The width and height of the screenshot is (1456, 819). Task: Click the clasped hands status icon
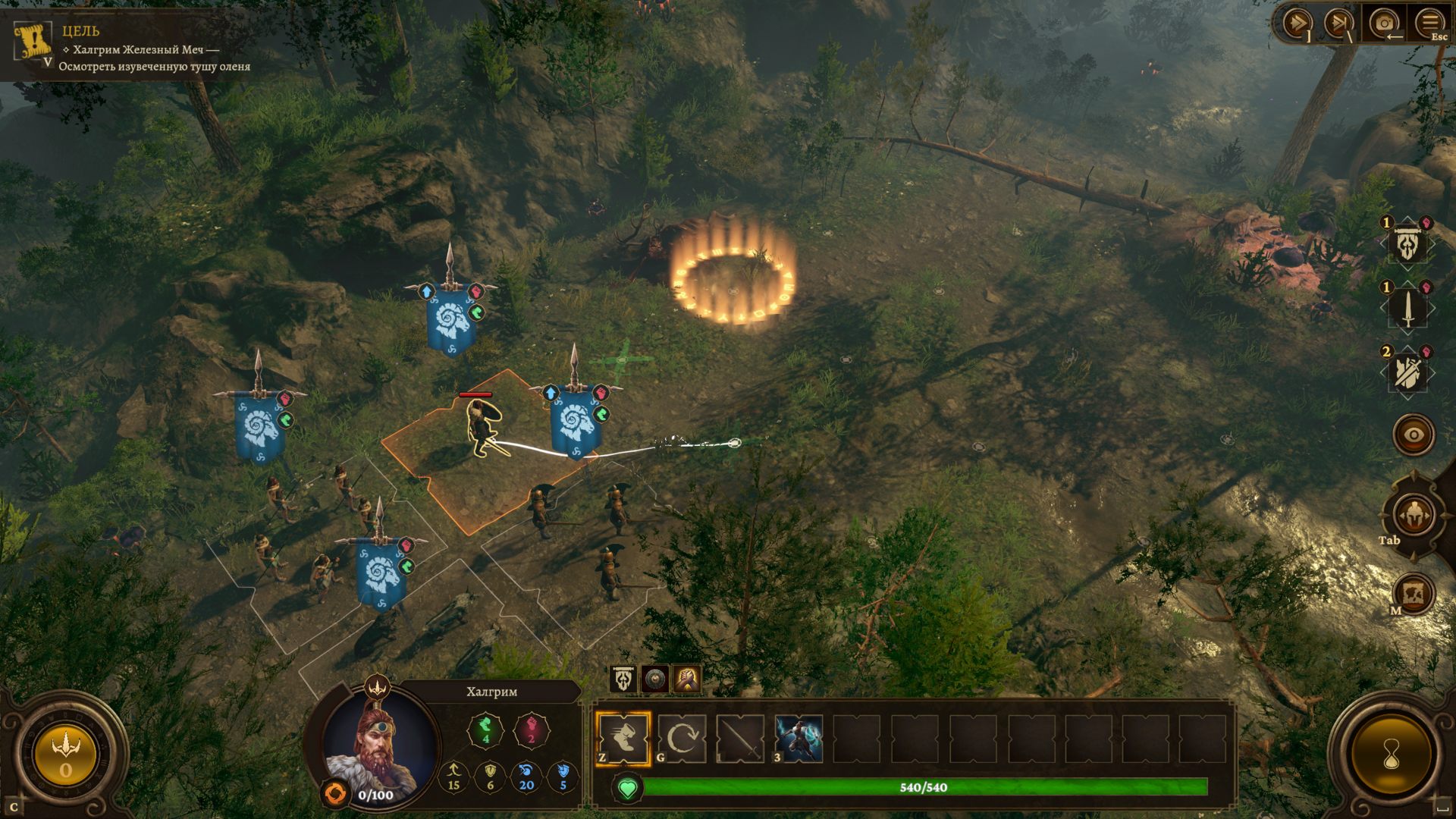pyautogui.click(x=686, y=679)
